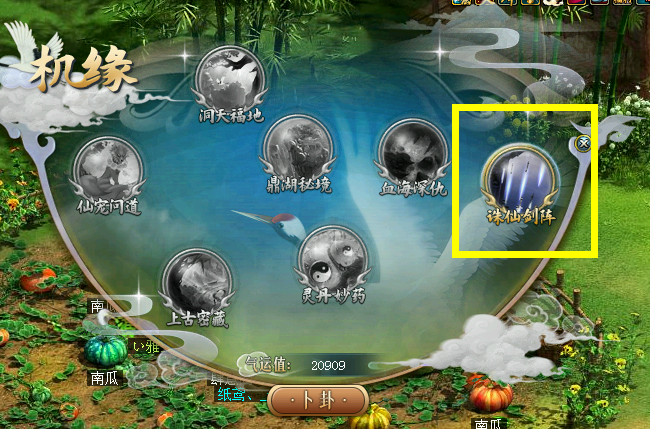This screenshot has width=650, height=429.
Task: Click the 卜卦 divination button
Action: (319, 400)
